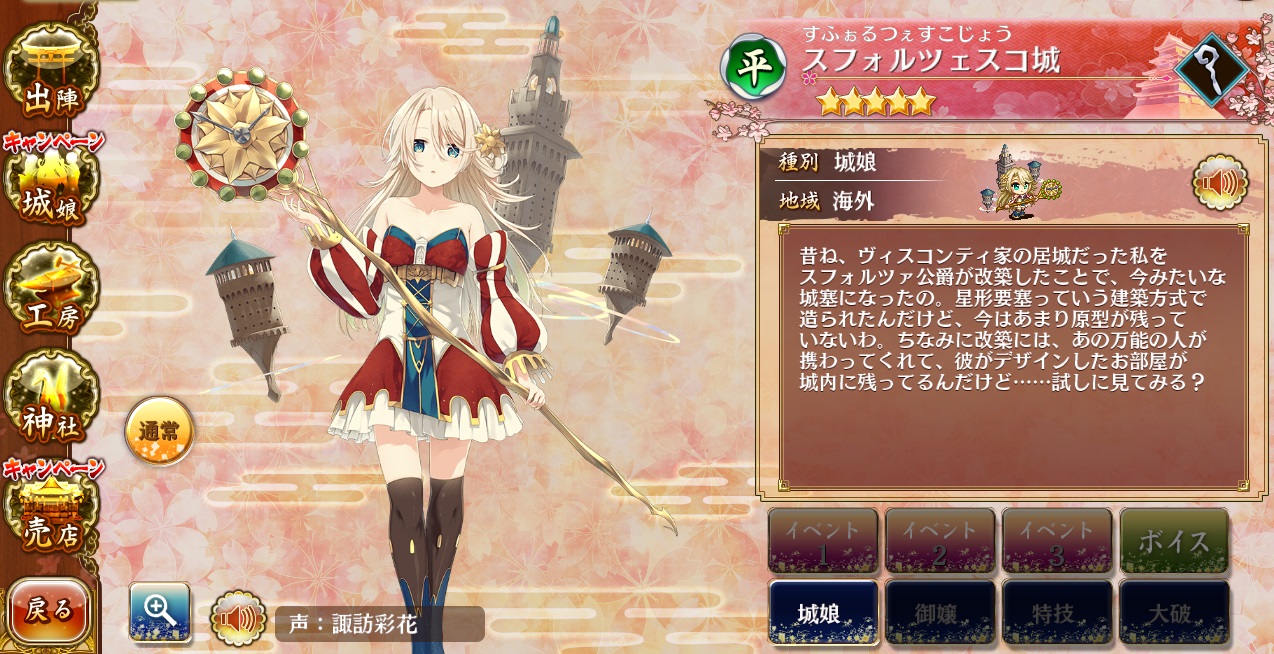The height and width of the screenshot is (654, 1274).
Task: Zoom the character art with magnifier
Action: coord(160,611)
